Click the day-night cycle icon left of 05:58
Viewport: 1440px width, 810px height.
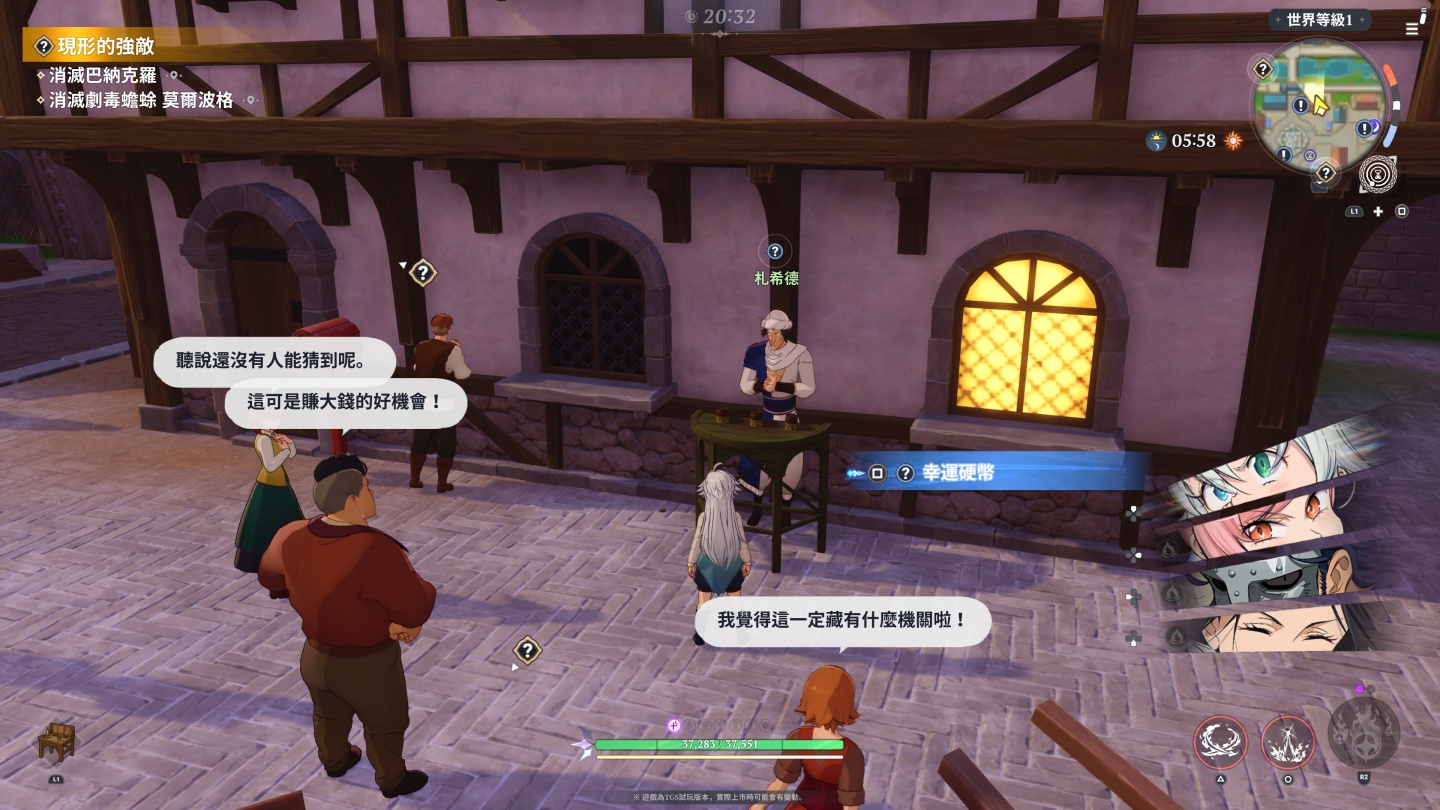[1157, 141]
